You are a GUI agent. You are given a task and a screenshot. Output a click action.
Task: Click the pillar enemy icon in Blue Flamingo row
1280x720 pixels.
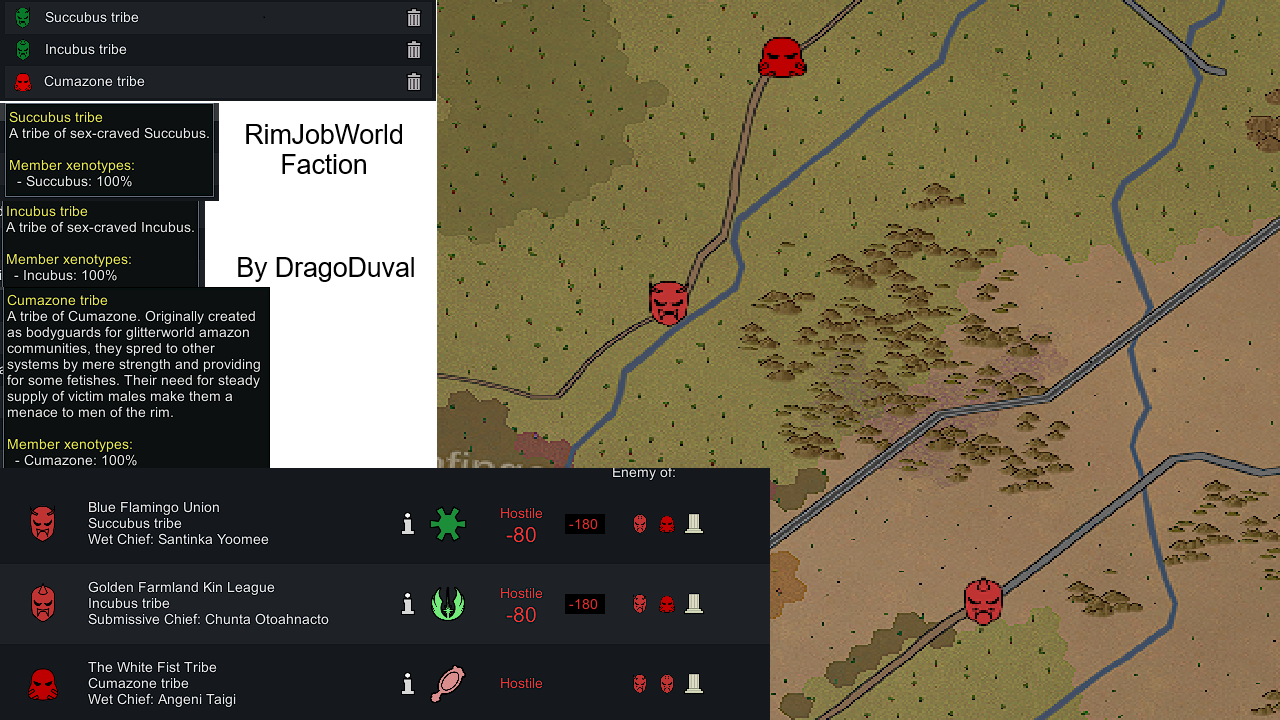[x=694, y=523]
